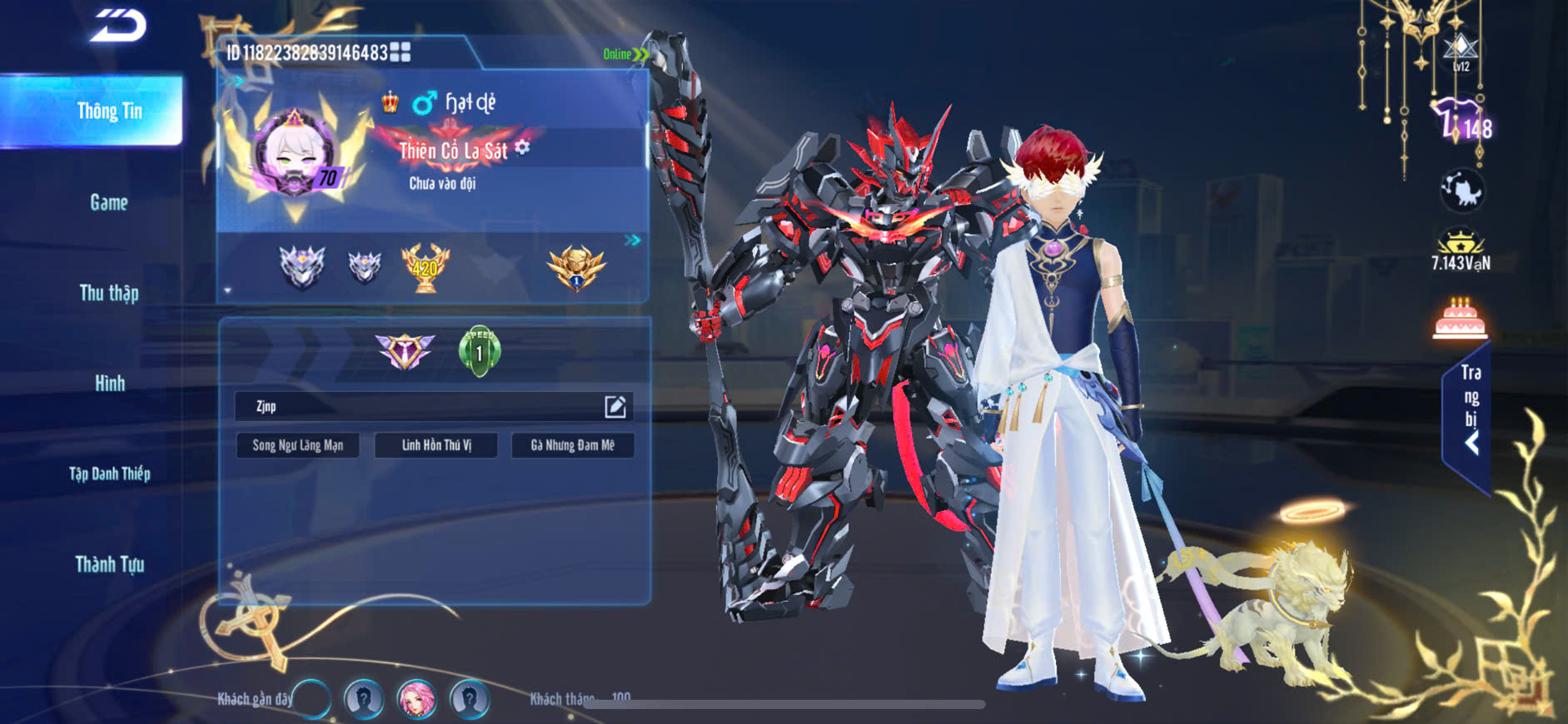
Task: Click the Gà Nhưng Đam Mê tag
Action: tap(572, 445)
